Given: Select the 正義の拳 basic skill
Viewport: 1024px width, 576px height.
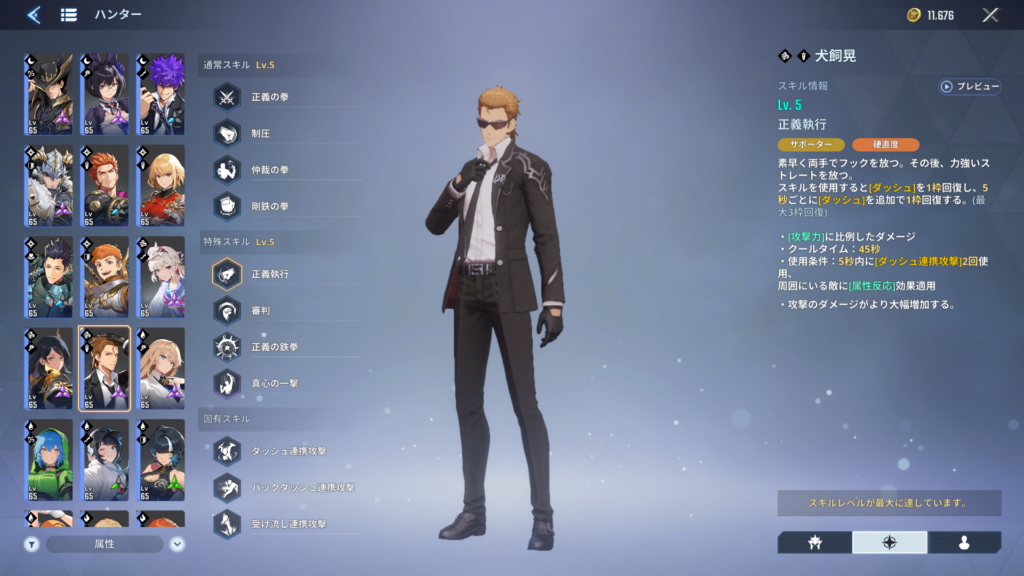Looking at the screenshot, I should [x=228, y=97].
